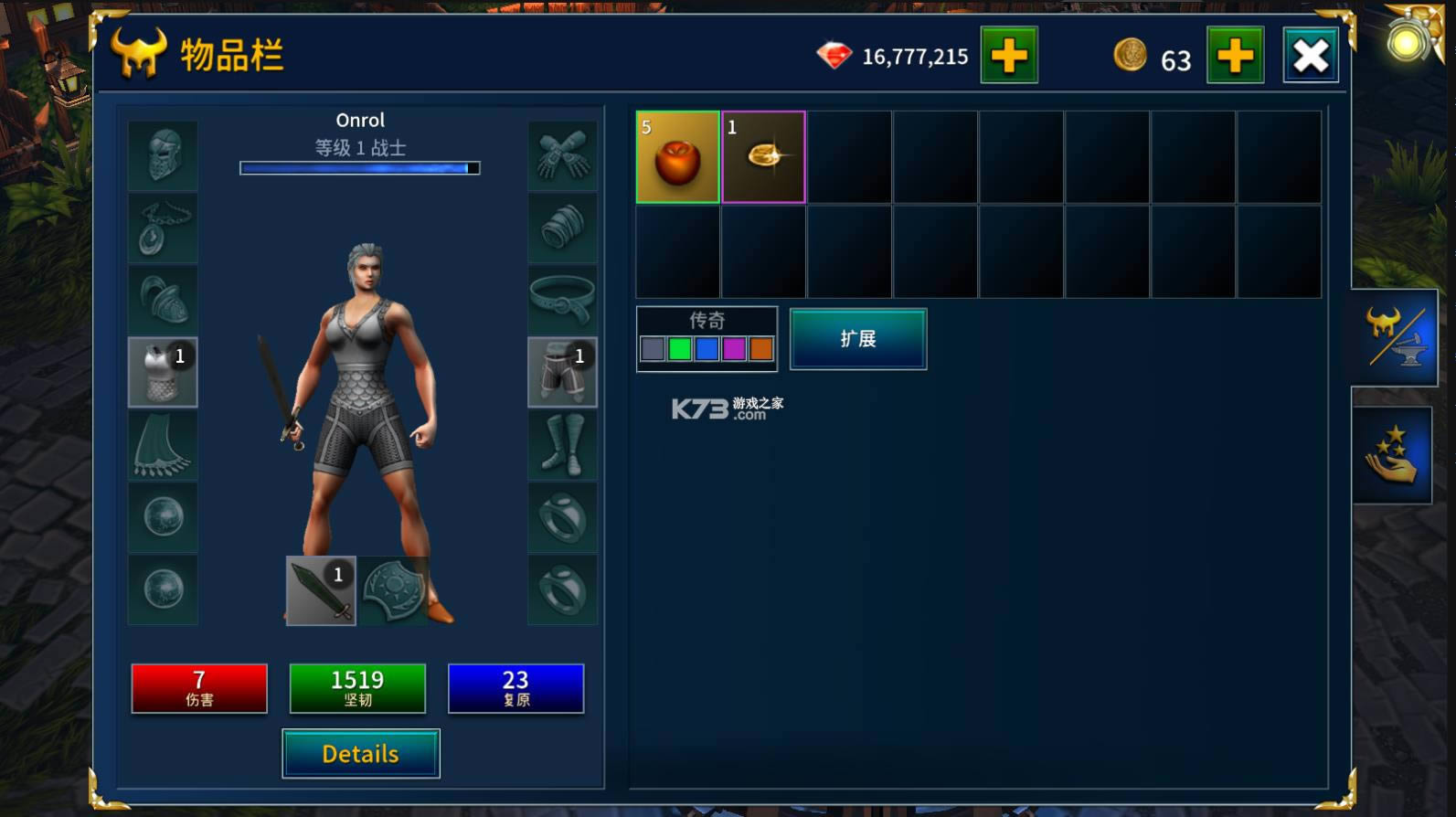Viewport: 1456px width, 817px height.
Task: Click the ring equipment slot
Action: pyautogui.click(x=563, y=516)
